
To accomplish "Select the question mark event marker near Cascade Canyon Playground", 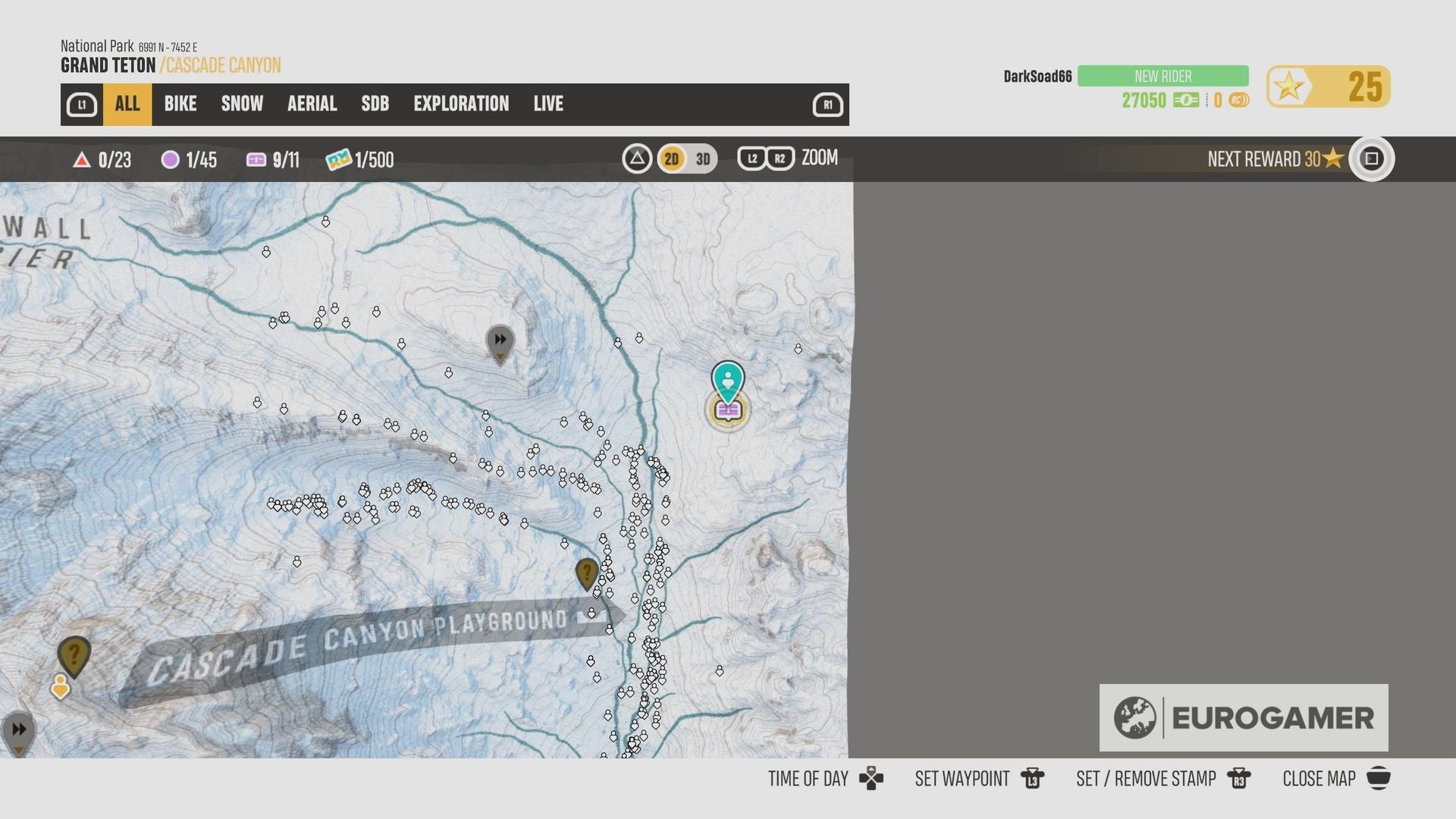I will click(586, 574).
